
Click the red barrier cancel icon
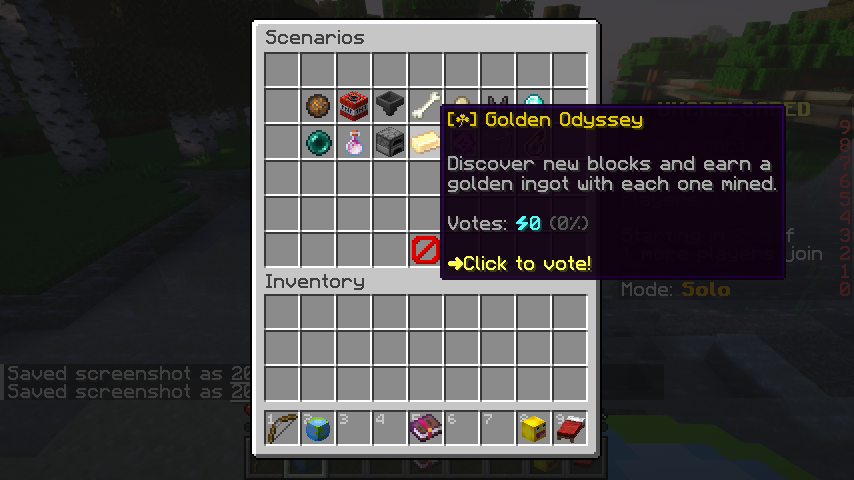coord(426,250)
